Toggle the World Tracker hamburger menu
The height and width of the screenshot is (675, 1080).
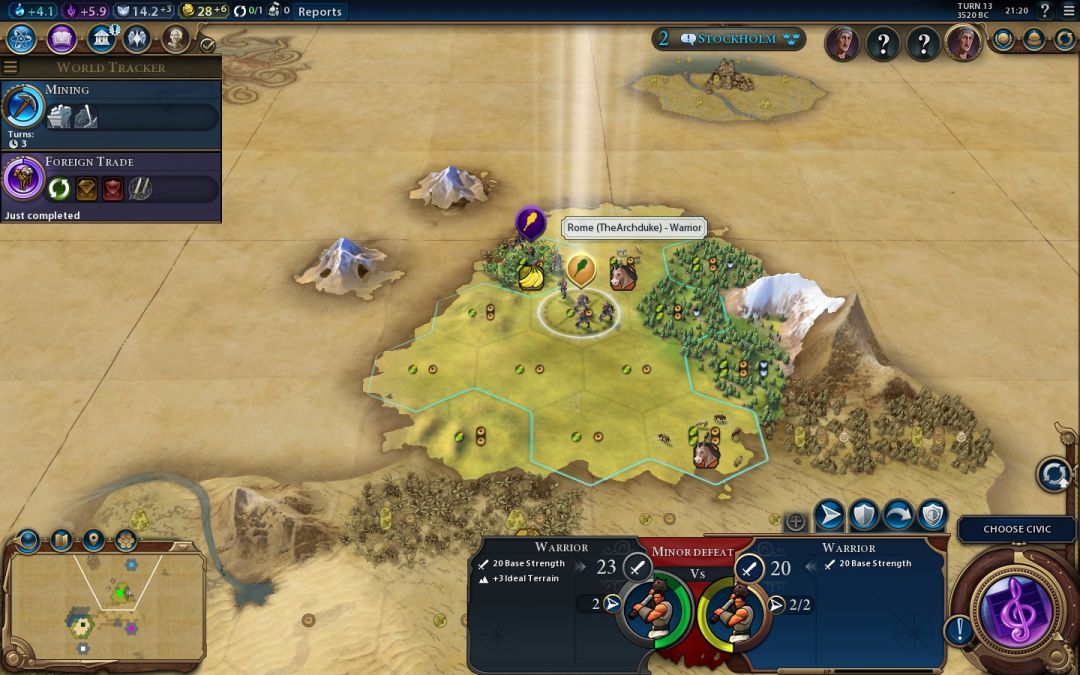point(11,68)
